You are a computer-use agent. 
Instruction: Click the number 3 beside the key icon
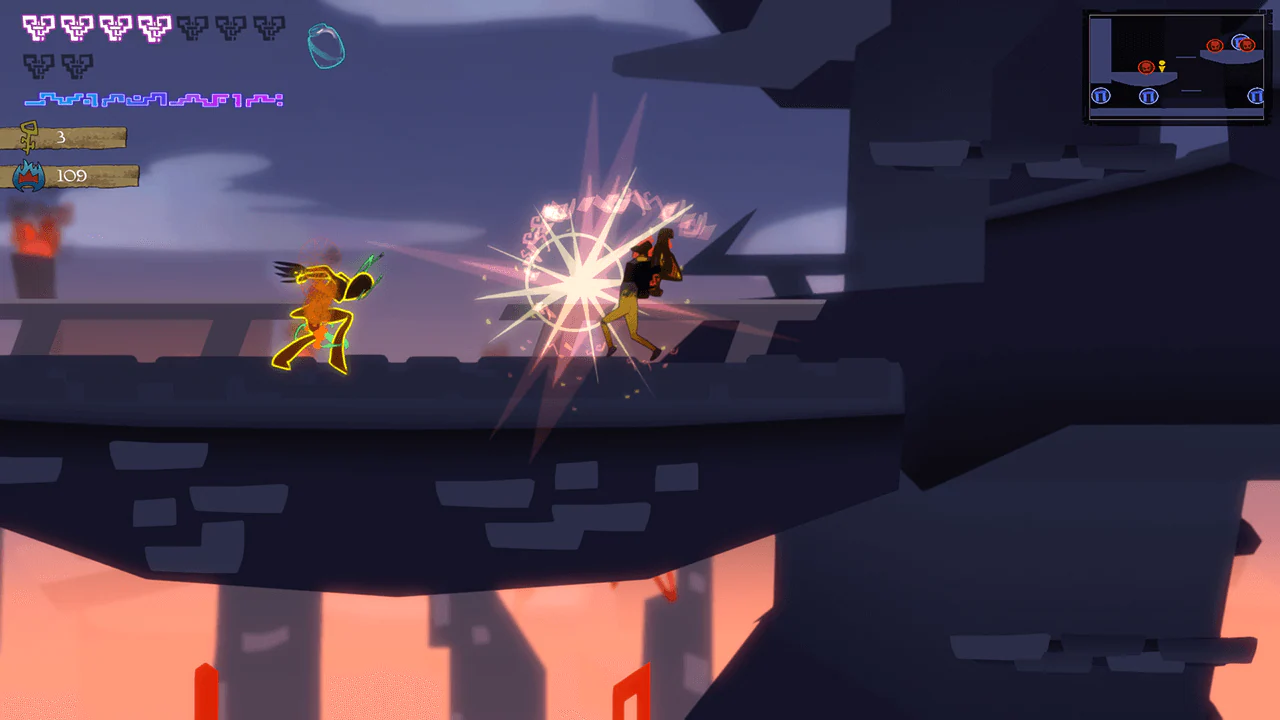click(61, 136)
